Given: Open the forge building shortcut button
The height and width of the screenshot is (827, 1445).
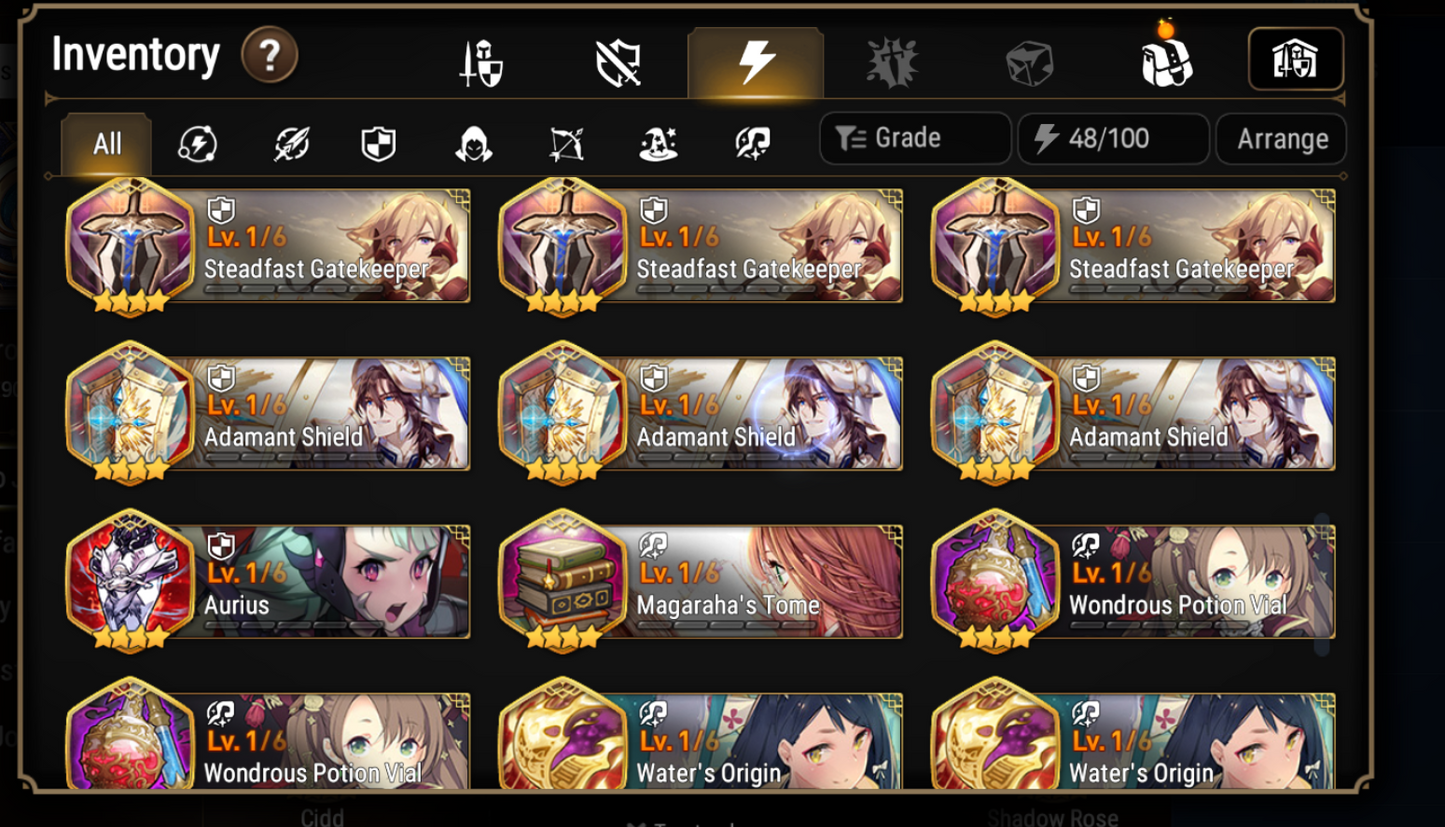Looking at the screenshot, I should pos(1295,59).
